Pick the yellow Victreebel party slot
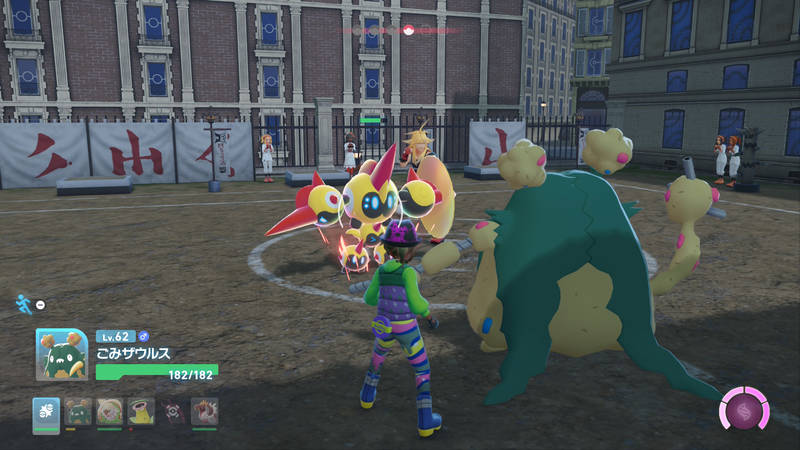The image size is (800, 450). [x=141, y=411]
